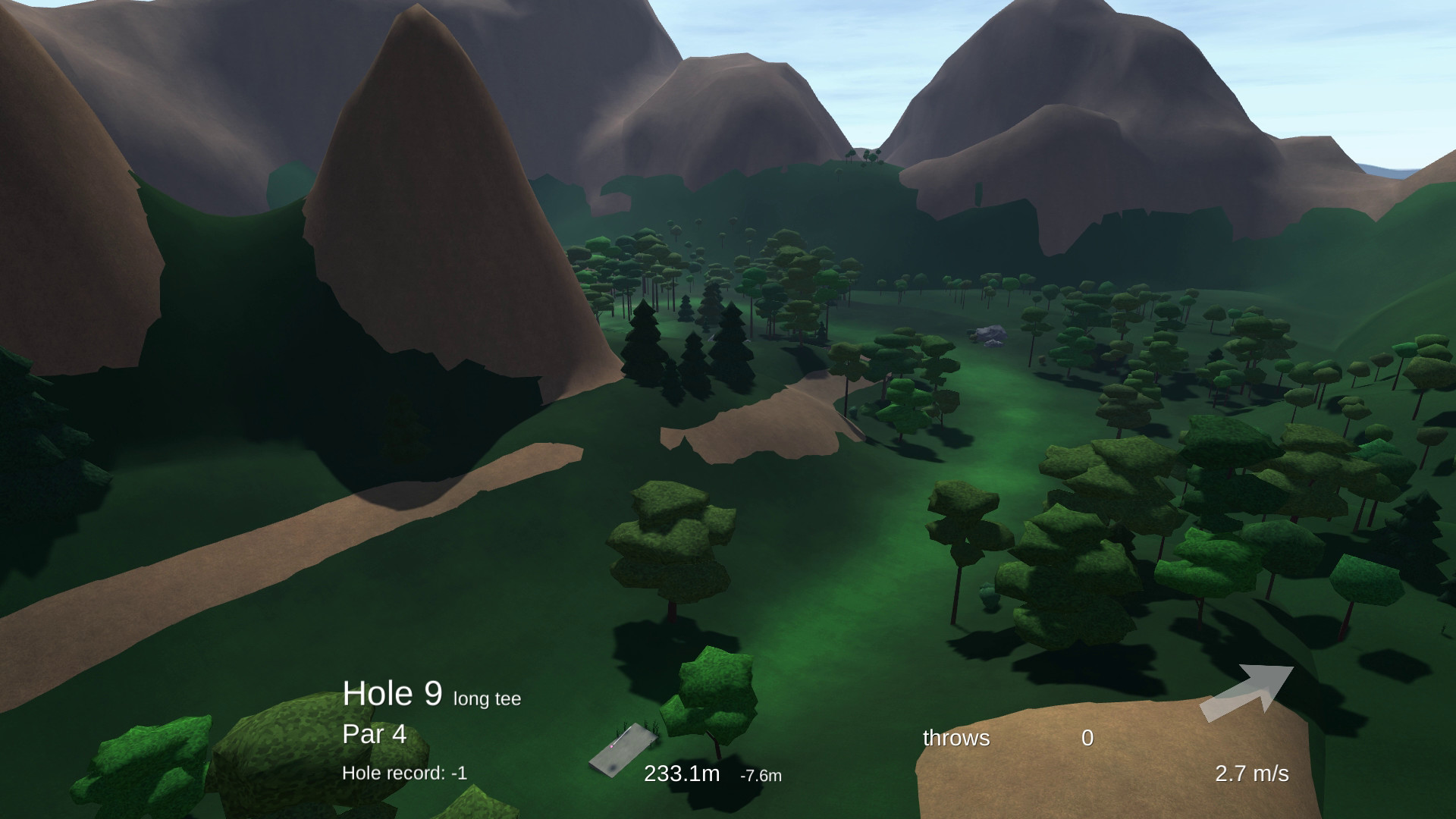This screenshot has height=819, width=1456.
Task: Click the 233.1m distance readout
Action: tap(680, 774)
